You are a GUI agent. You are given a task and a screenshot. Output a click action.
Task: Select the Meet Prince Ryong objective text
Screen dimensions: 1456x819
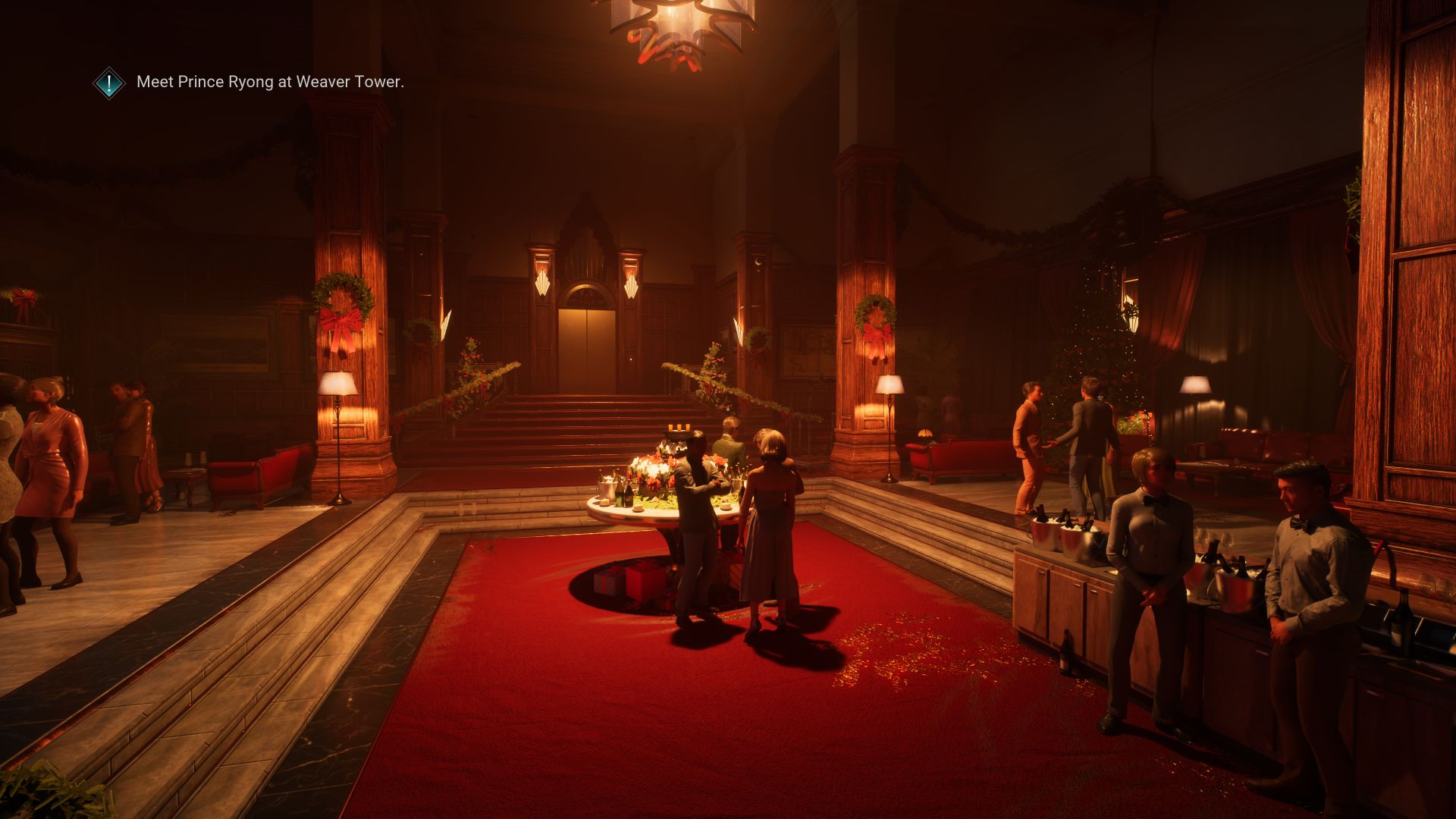pos(270,82)
